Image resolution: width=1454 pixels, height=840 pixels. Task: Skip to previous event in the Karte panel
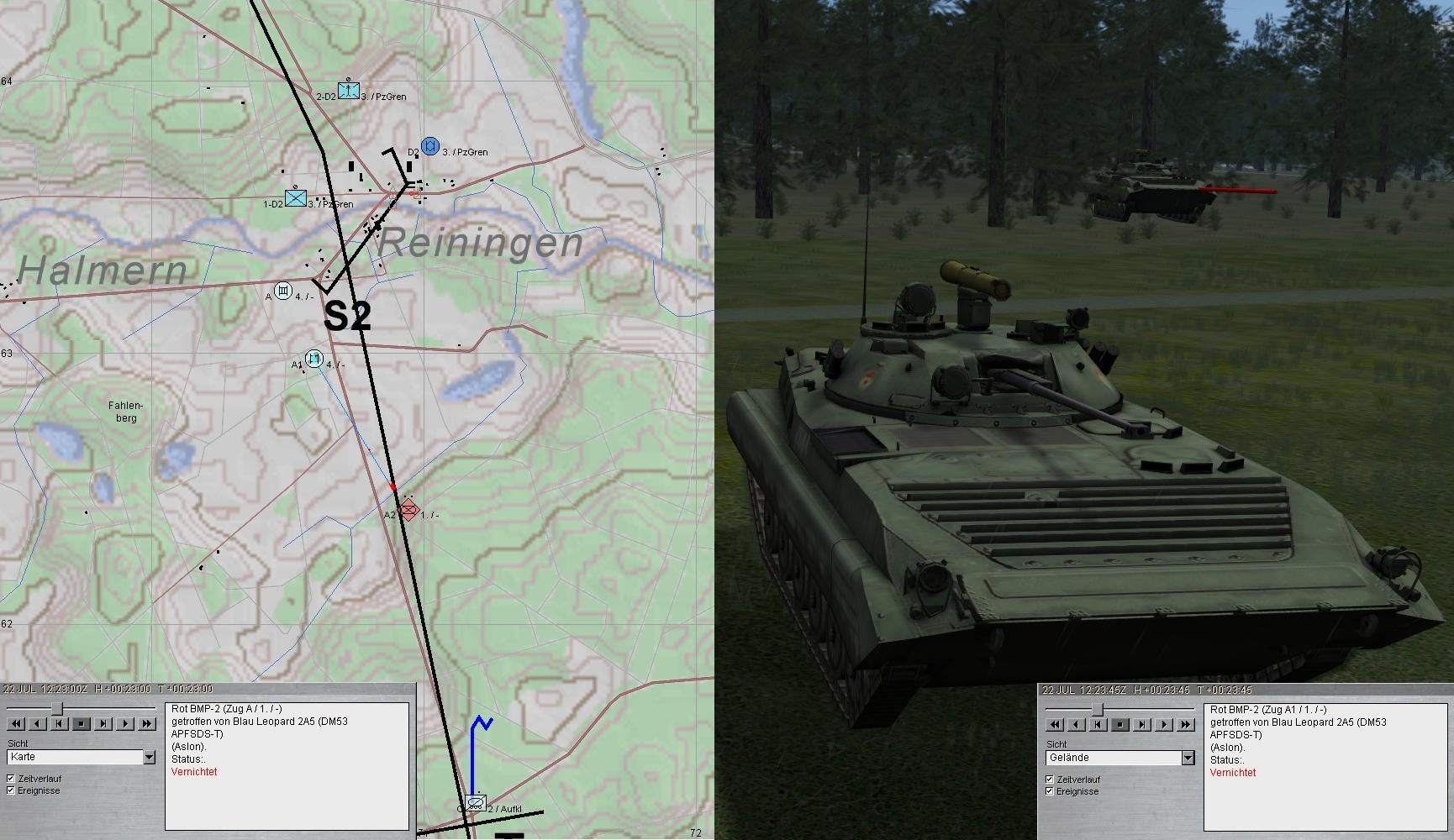60,723
